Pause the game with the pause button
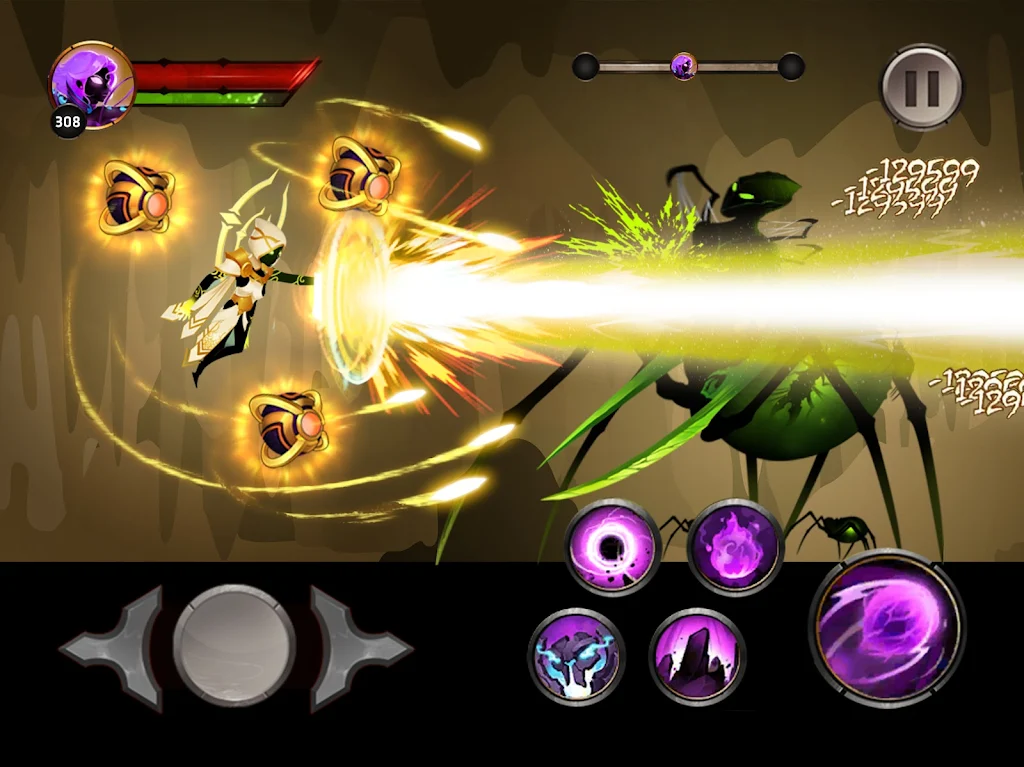Viewport: 1024px width, 767px height. (921, 87)
